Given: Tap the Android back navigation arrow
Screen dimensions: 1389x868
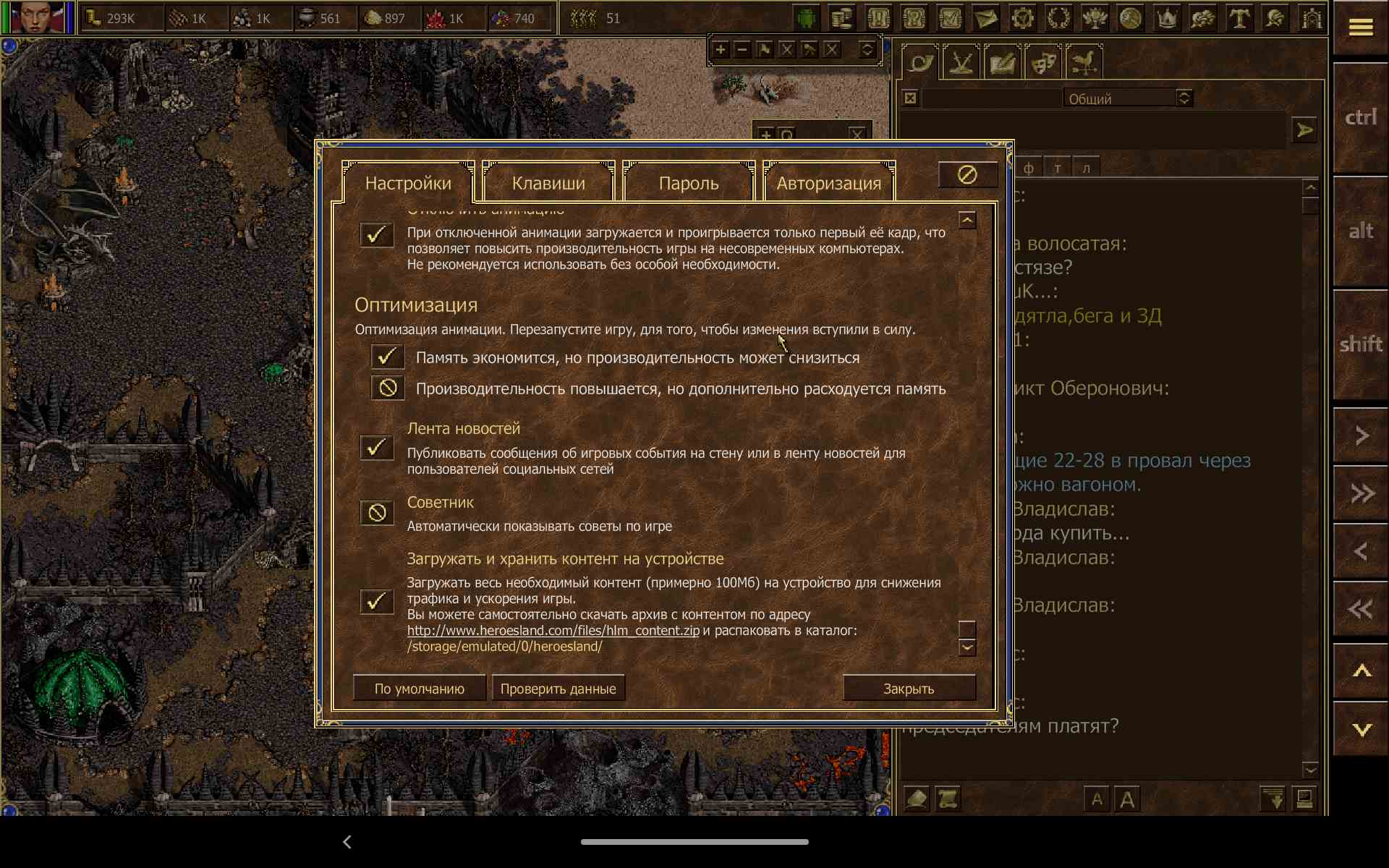Looking at the screenshot, I should [347, 842].
